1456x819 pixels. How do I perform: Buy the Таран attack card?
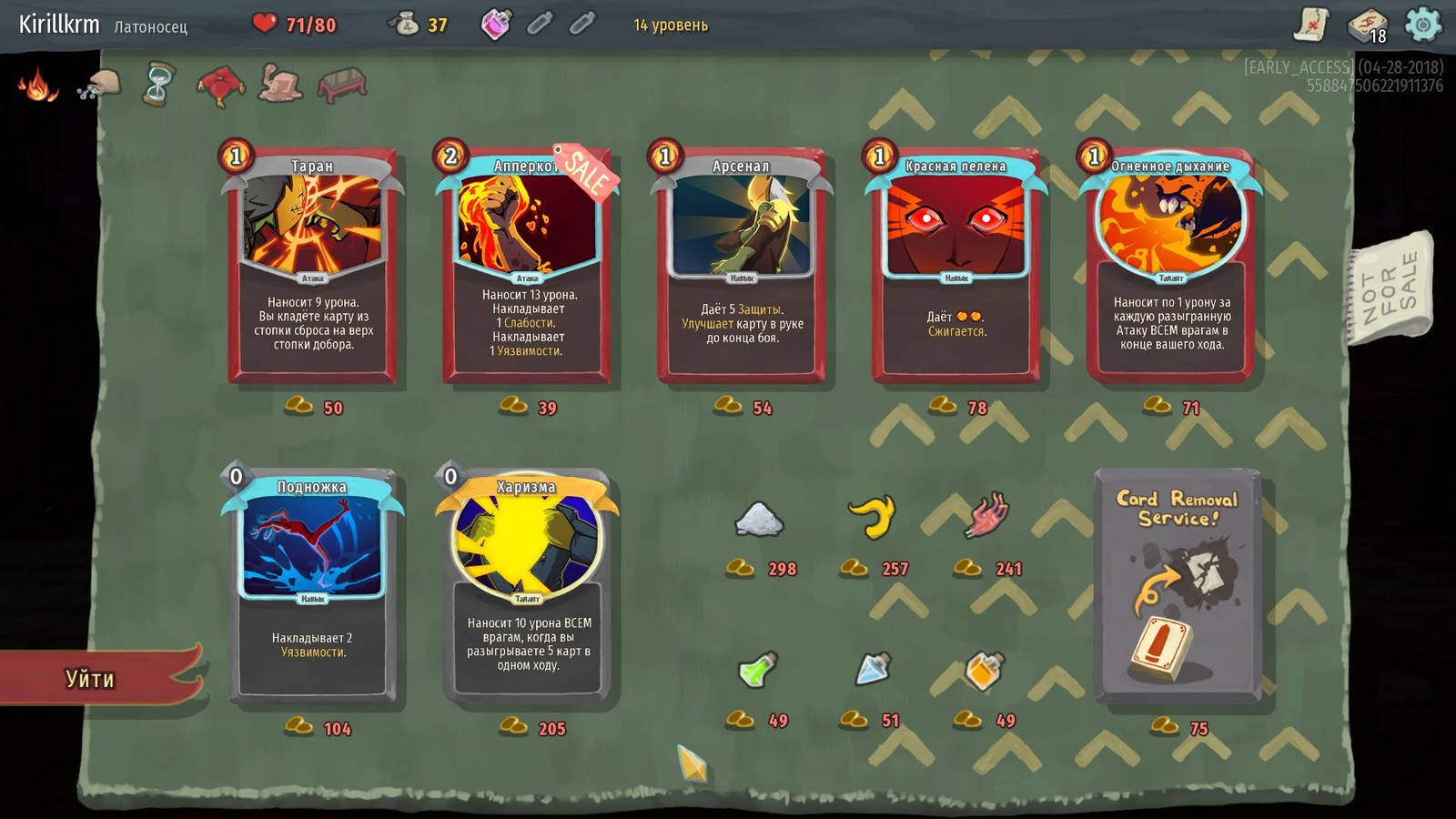pyautogui.click(x=312, y=265)
